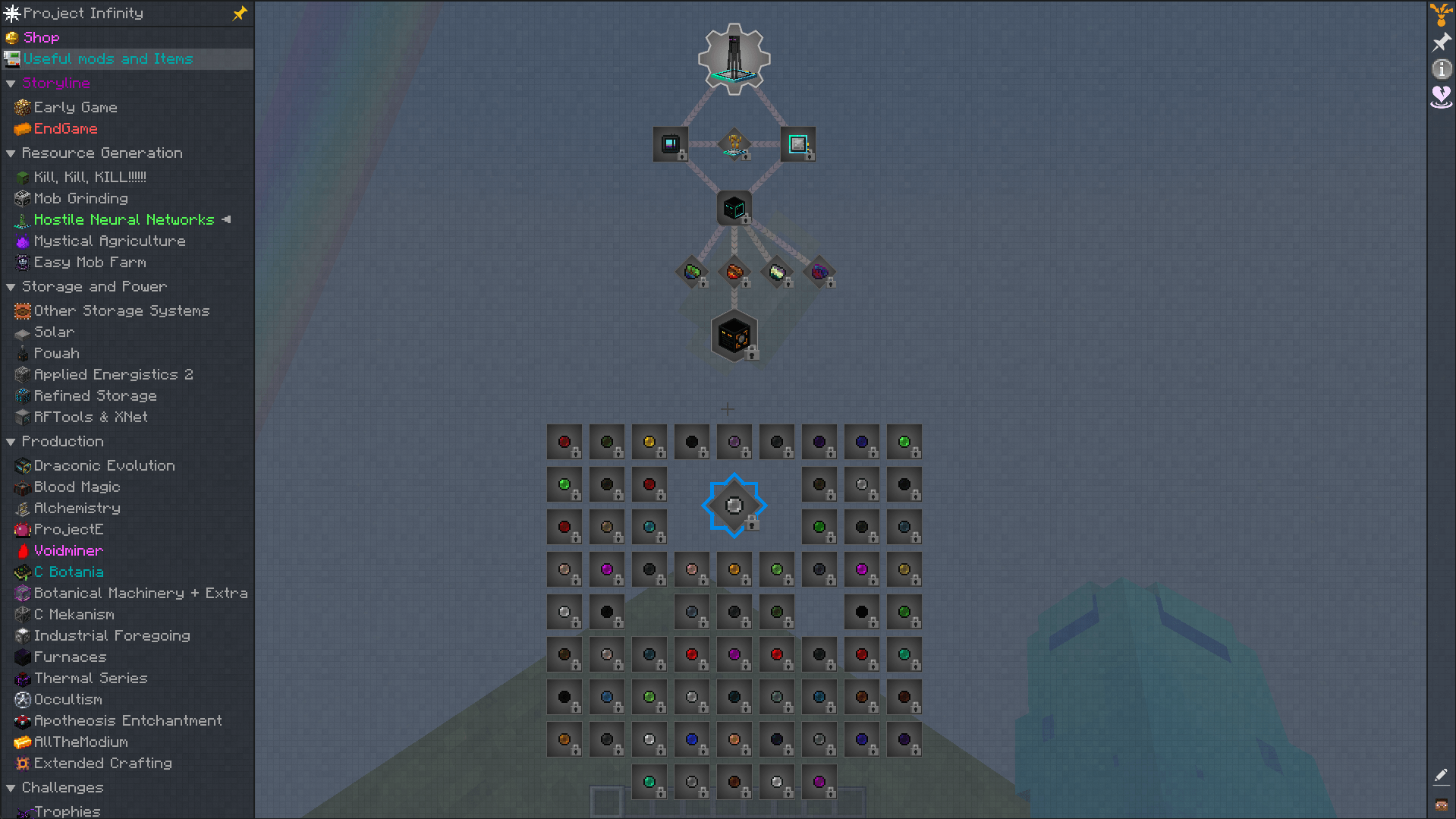
Task: Collapse the Storyline section
Action: [11, 83]
